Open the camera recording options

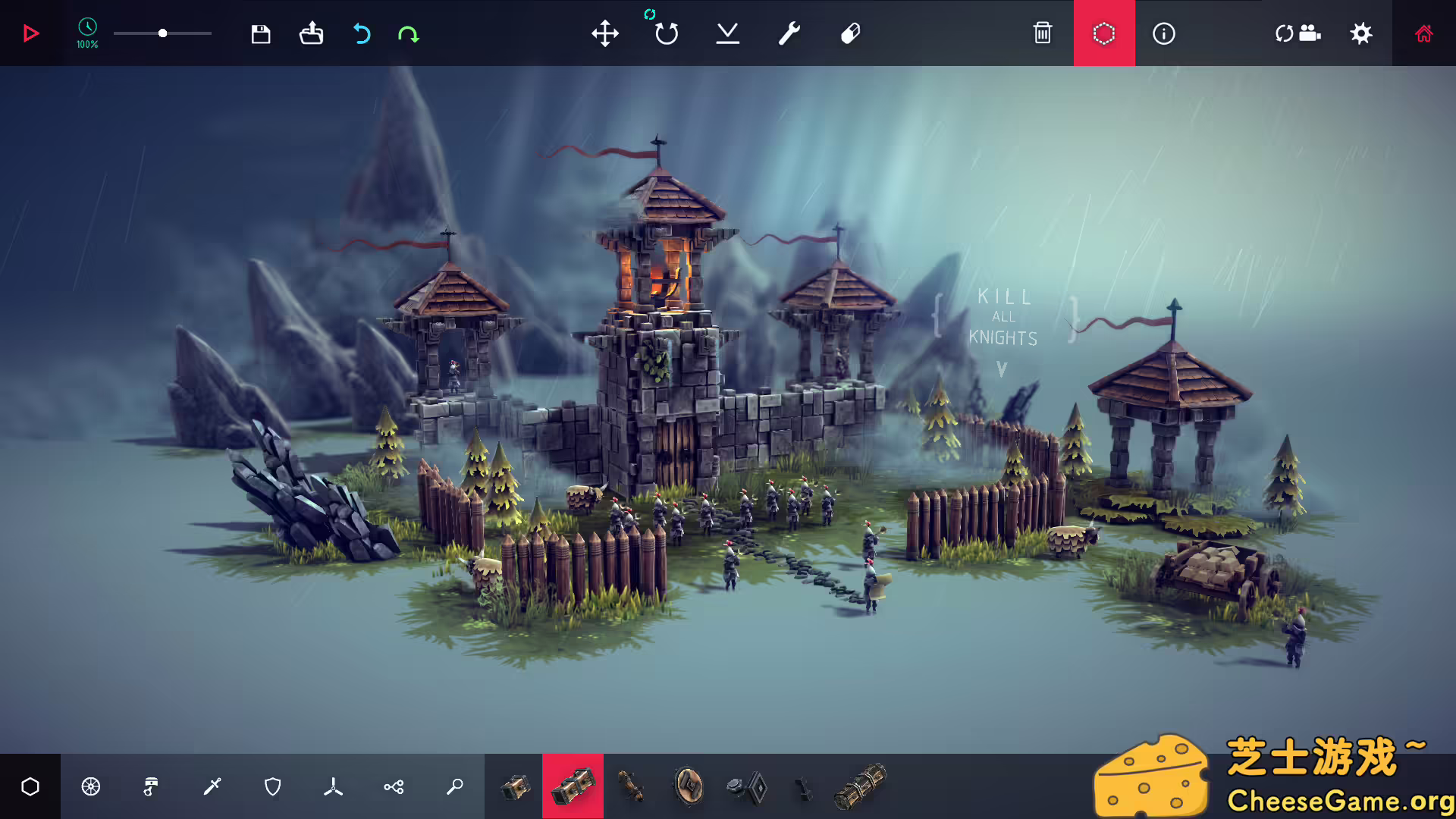(x=1299, y=33)
